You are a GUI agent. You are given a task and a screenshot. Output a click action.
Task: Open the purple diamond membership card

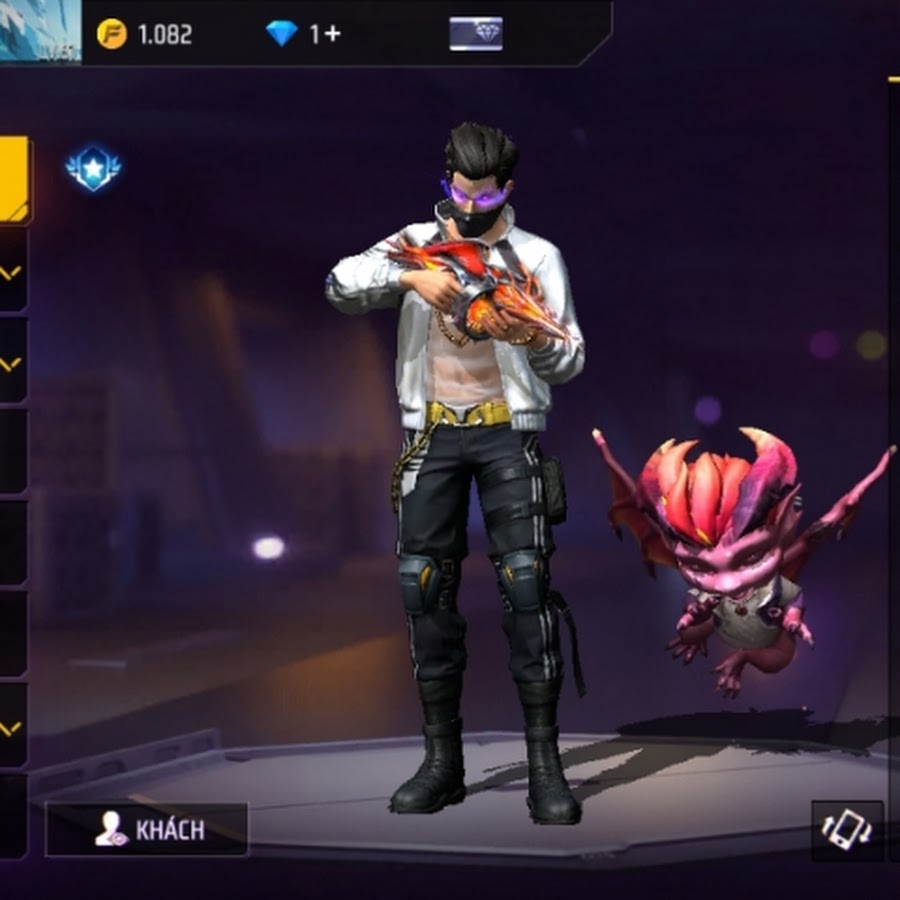(x=476, y=34)
